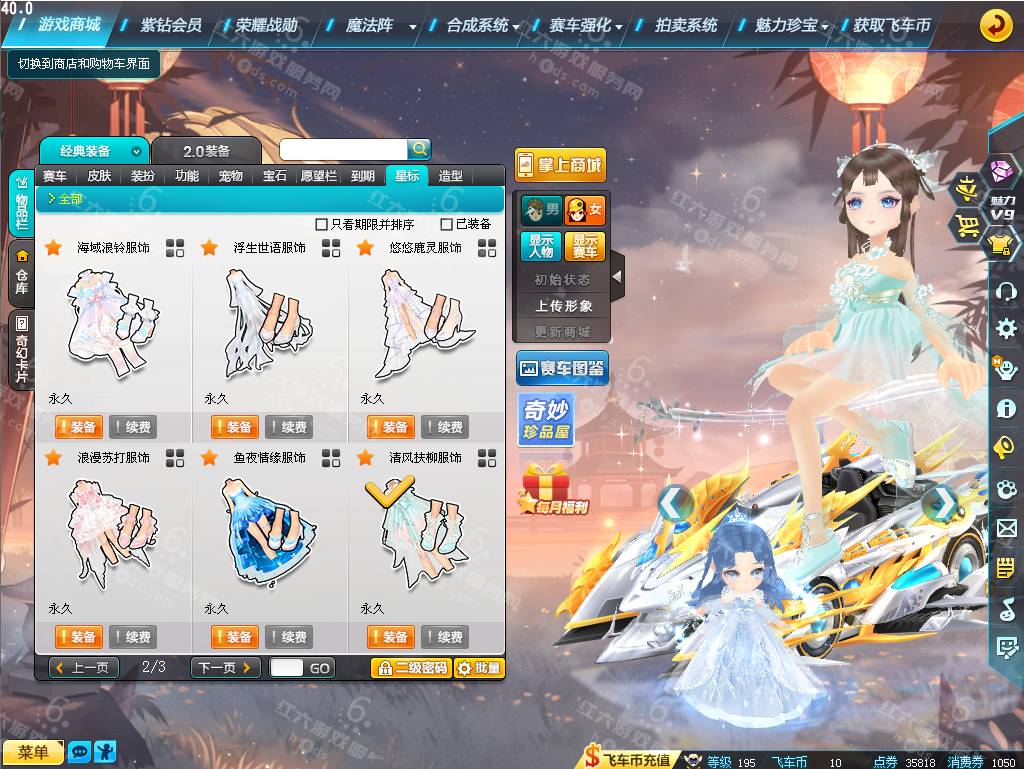This screenshot has width=1024, height=769.
Task: Open the 荣耀战勋 menu
Action: [267, 25]
